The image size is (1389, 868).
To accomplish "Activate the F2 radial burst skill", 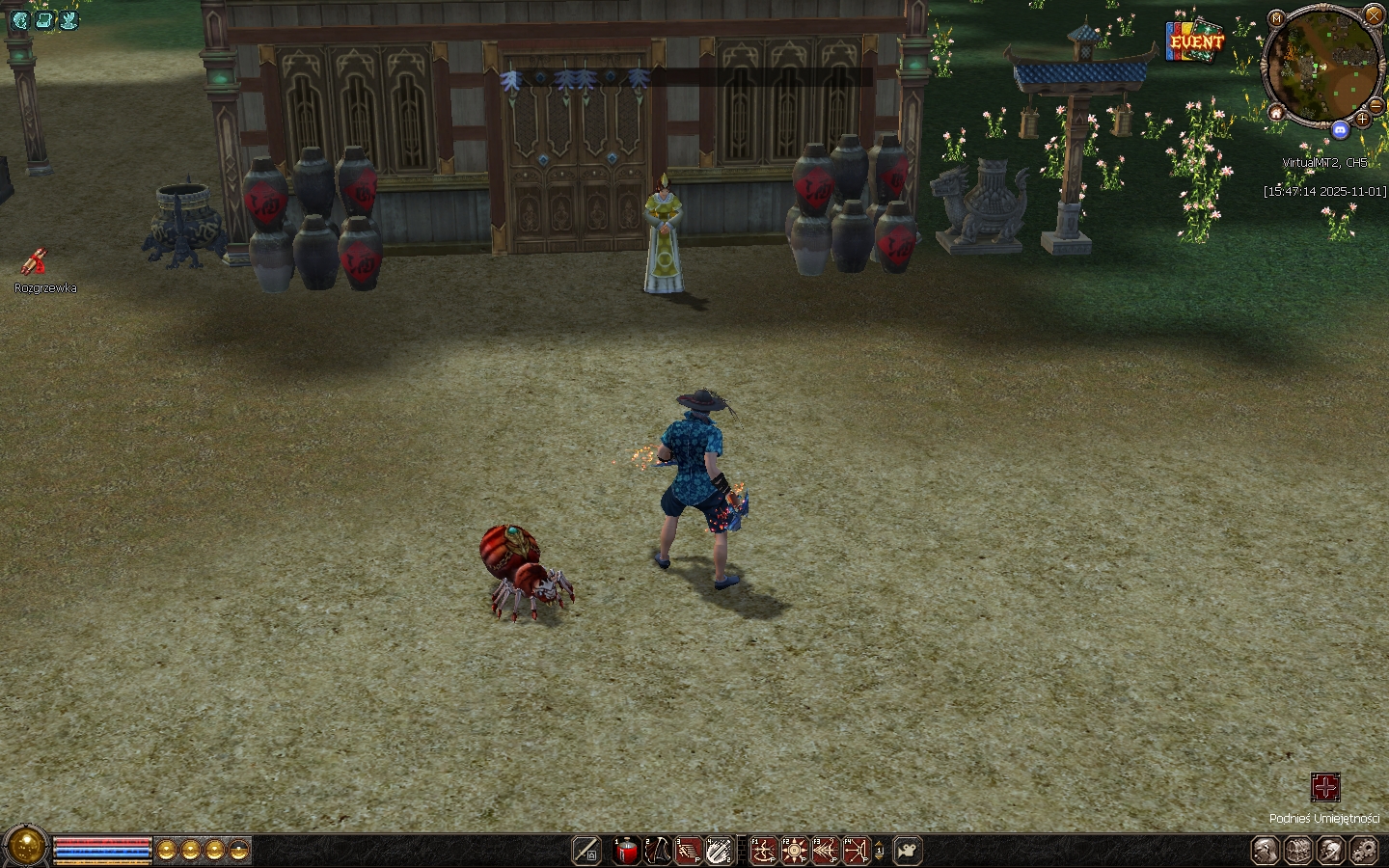I will tap(794, 851).
